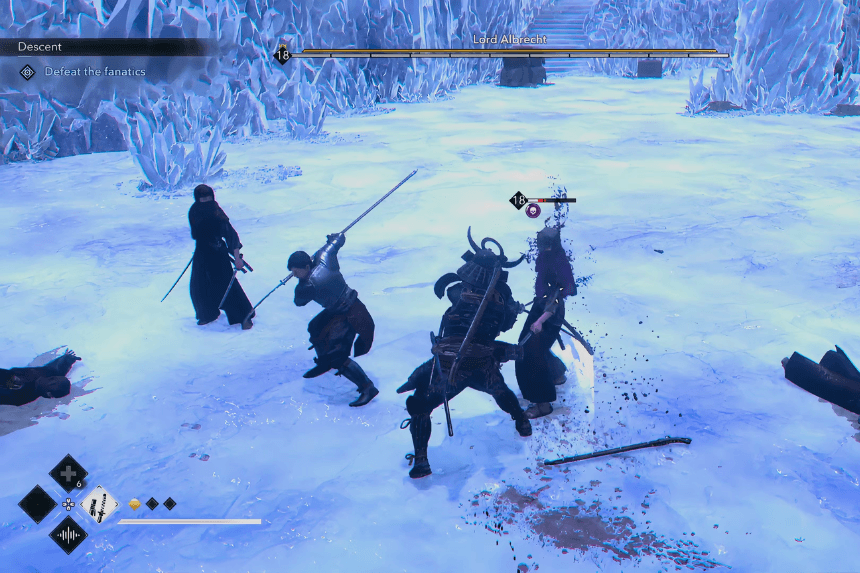The height and width of the screenshot is (573, 860).
Task: Click the Defeat the fanatics objective
Action: point(94,72)
